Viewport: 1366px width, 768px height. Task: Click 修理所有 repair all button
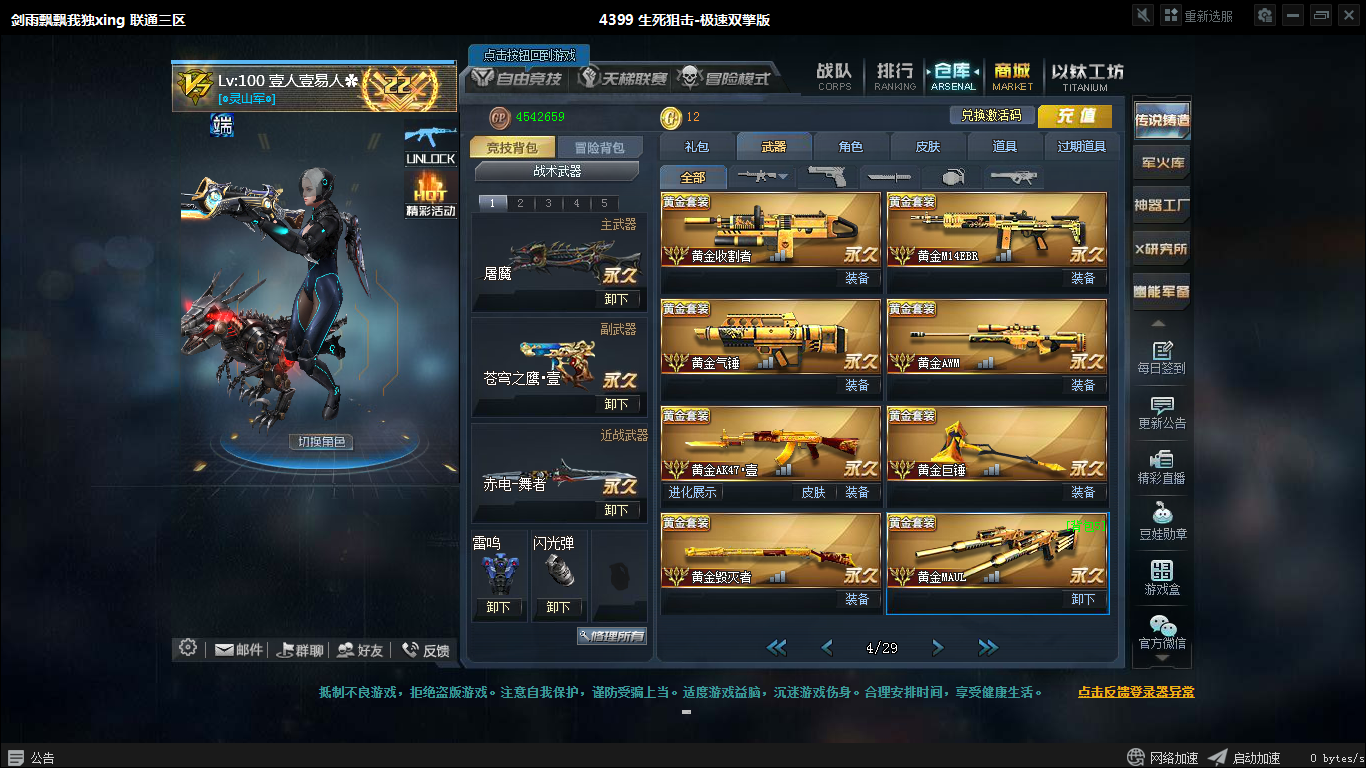pos(612,636)
